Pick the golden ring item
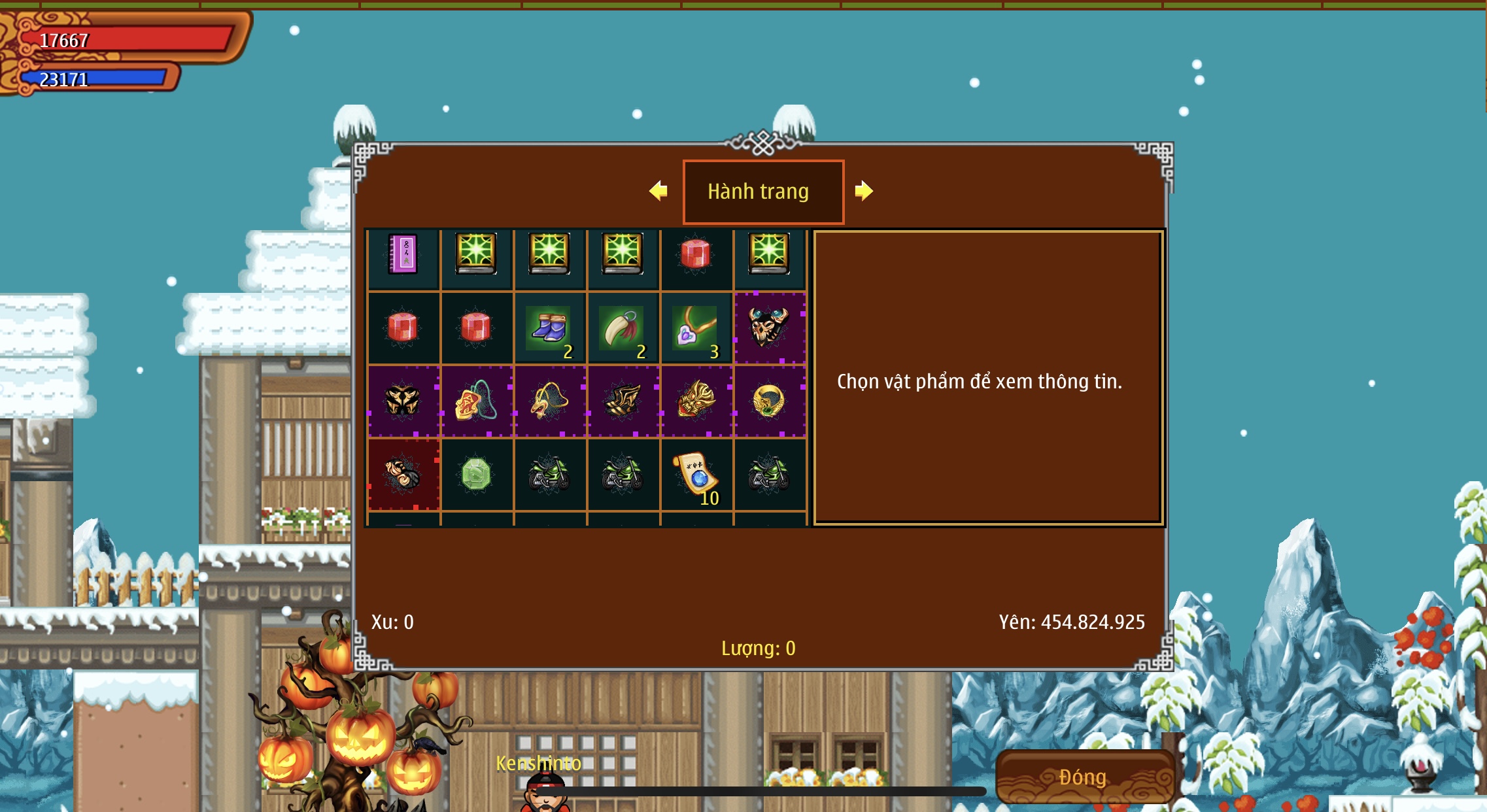The height and width of the screenshot is (812, 1487). point(769,401)
